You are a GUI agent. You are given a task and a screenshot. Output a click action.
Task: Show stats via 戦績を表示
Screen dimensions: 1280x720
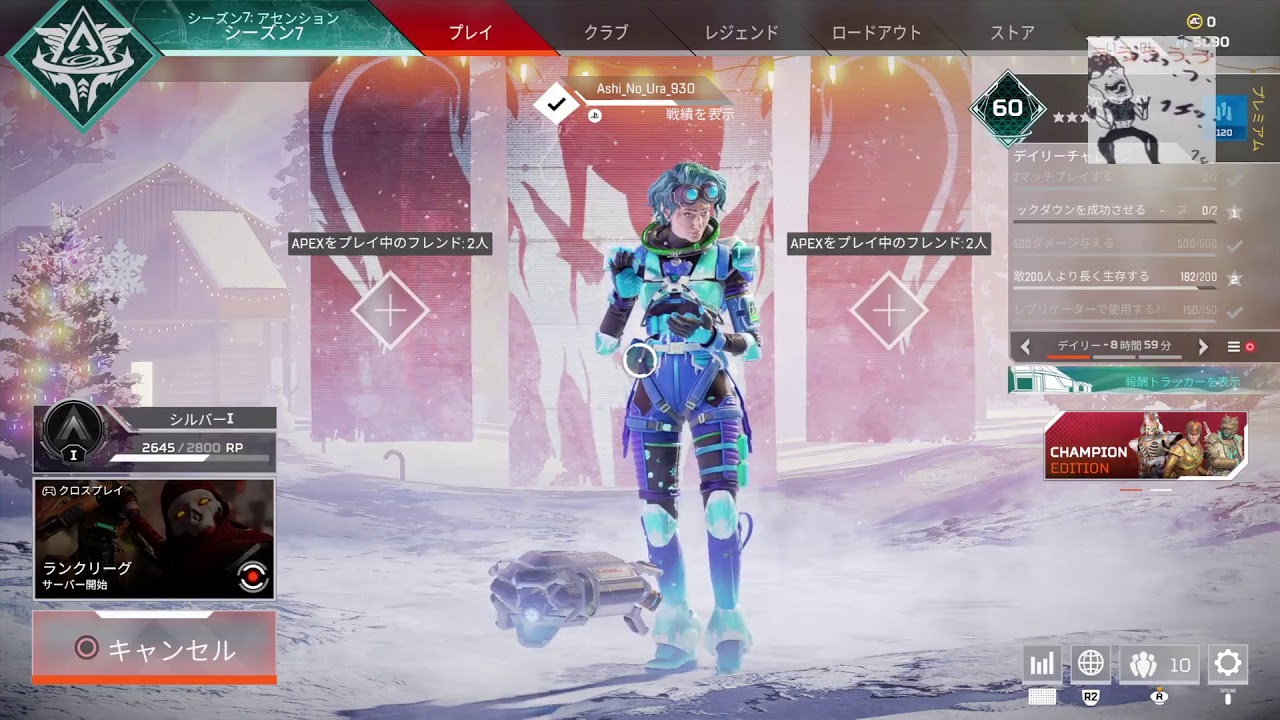(x=699, y=114)
